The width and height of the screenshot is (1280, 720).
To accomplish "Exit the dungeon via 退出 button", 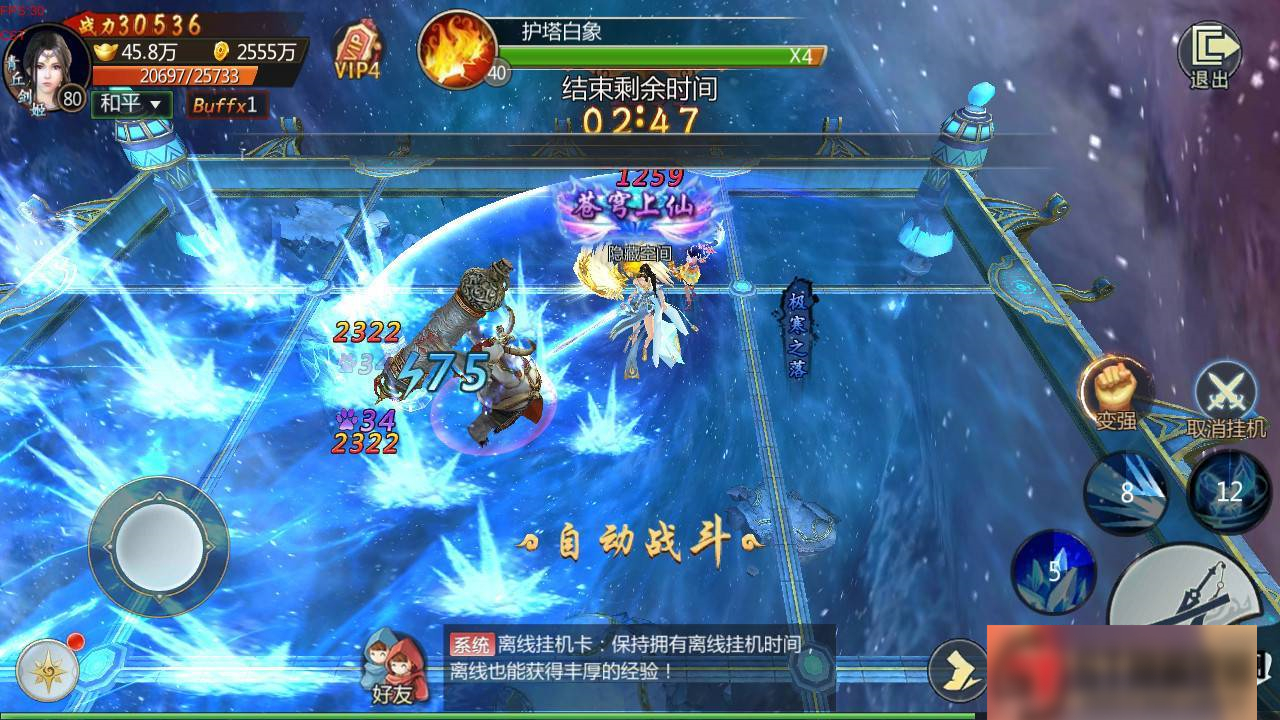I will [1209, 53].
